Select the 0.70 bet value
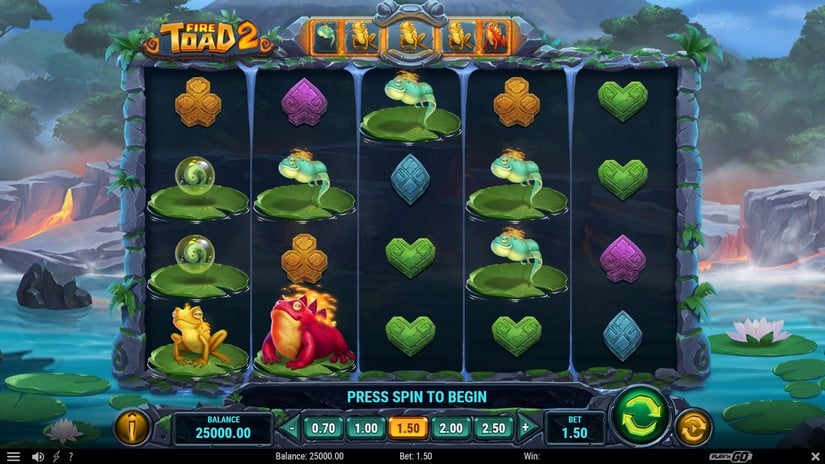825x464 pixels. tap(324, 428)
